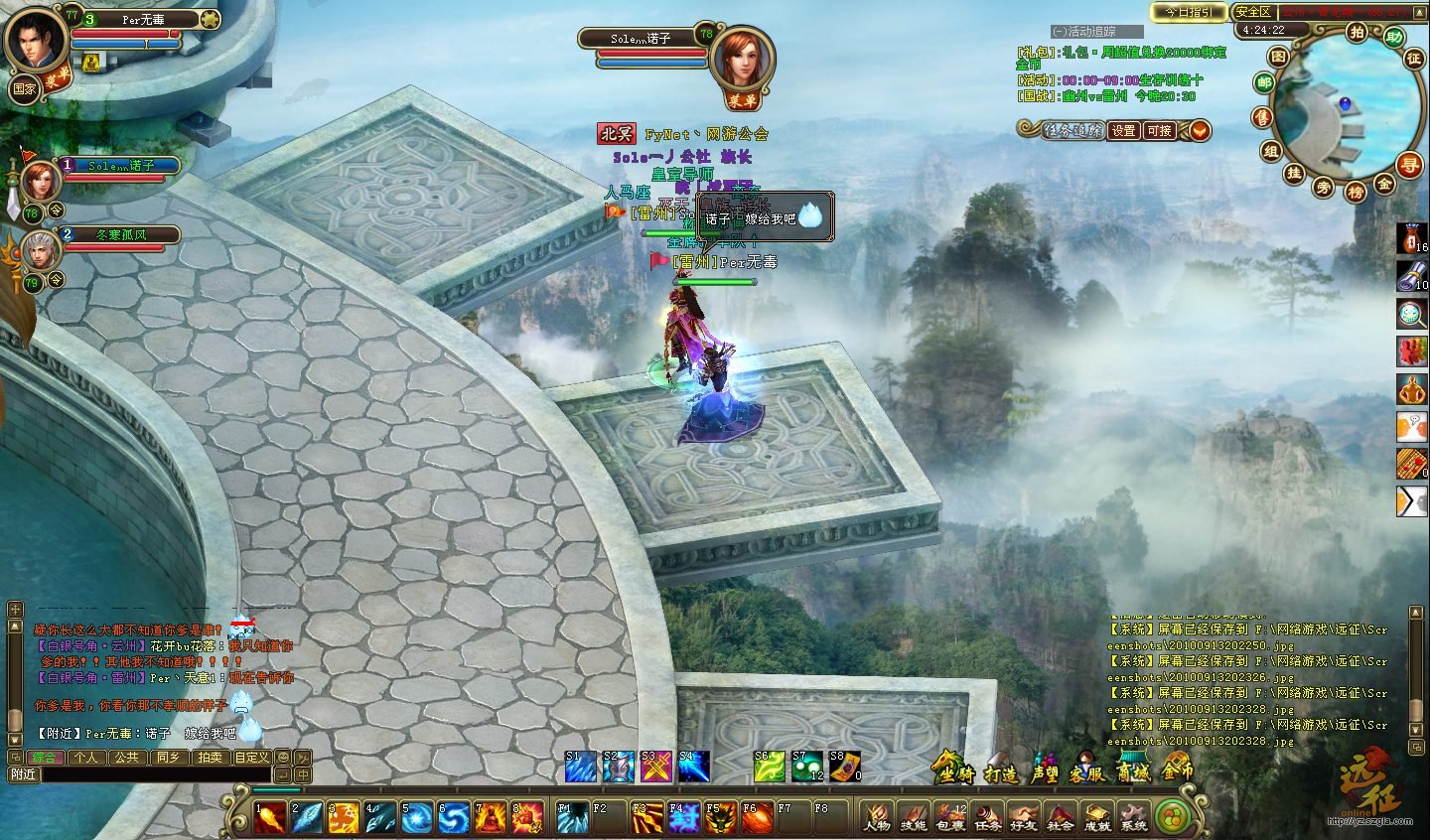Viewport: 1430px width, 840px height.
Task: Click the 寻 pathfinding button by minimap
Action: click(x=1409, y=165)
